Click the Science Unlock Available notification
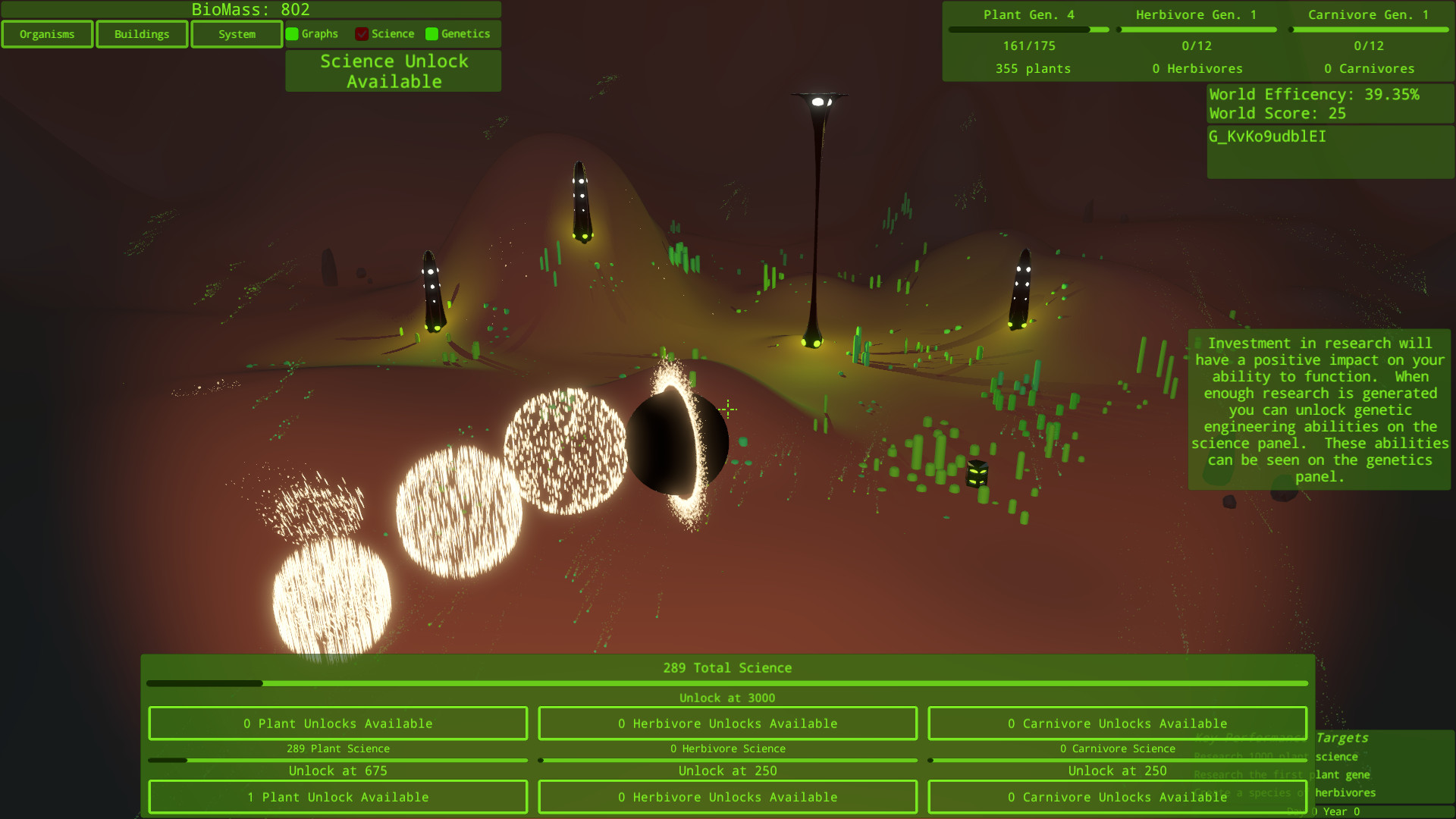This screenshot has width=1456, height=819. coord(393,71)
